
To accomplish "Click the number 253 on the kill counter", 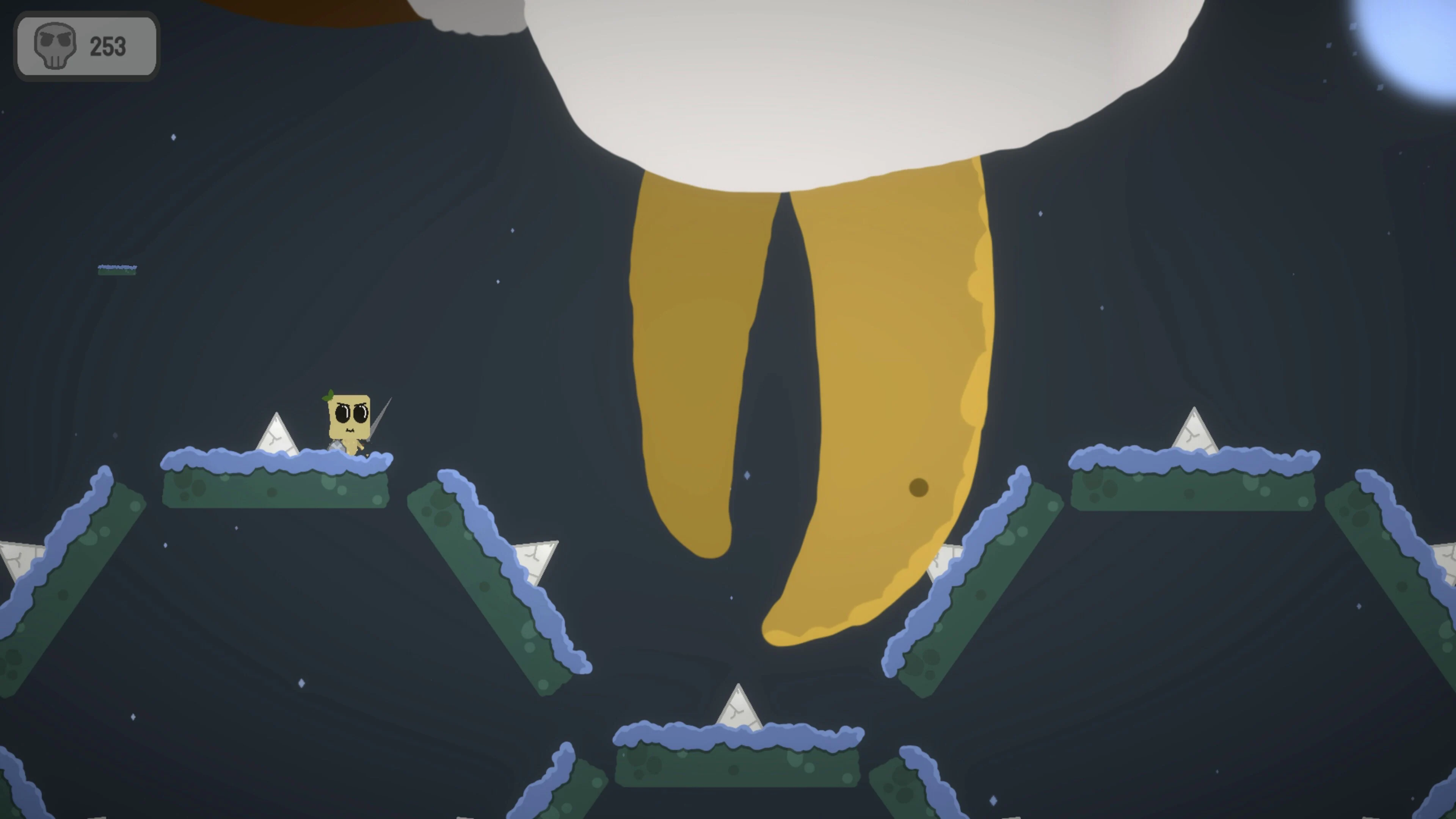I will click(109, 46).
